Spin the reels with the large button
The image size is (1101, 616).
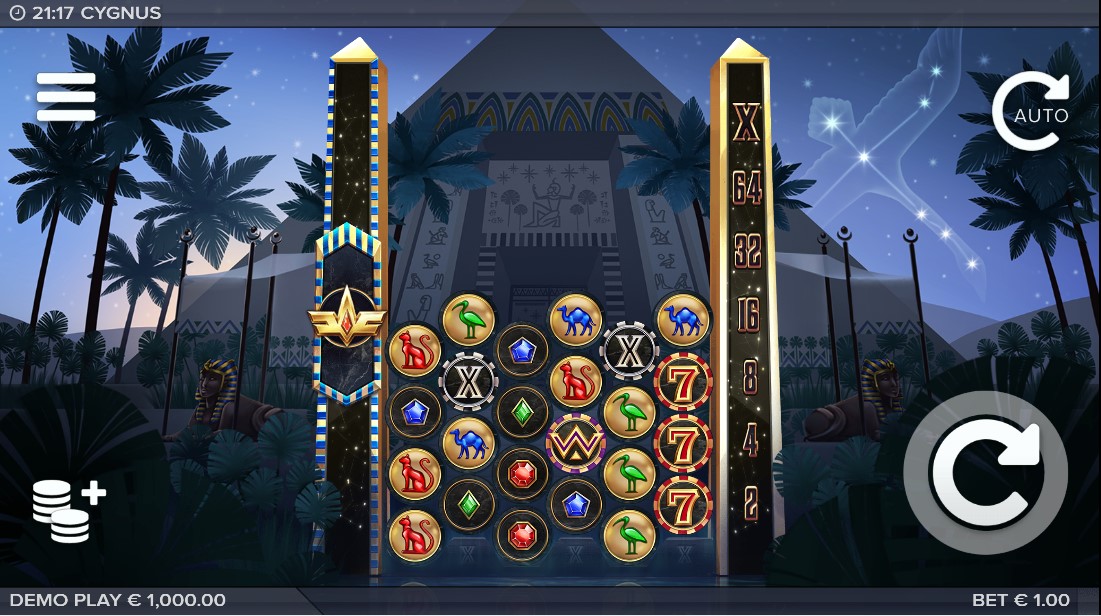point(984,473)
